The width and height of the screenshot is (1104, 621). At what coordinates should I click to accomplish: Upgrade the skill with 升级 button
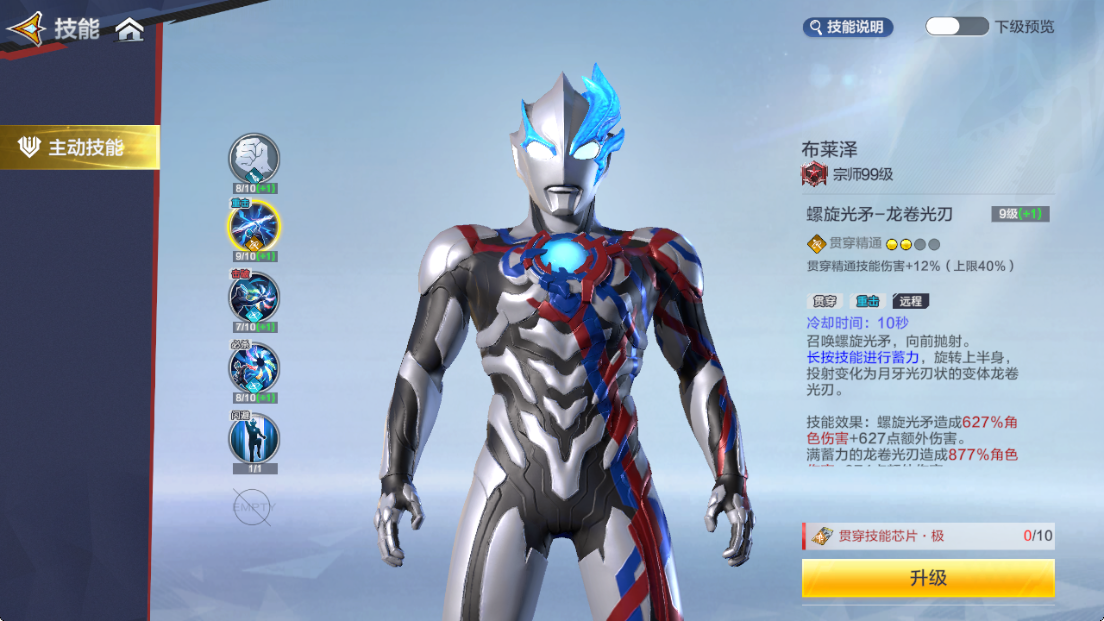927,578
